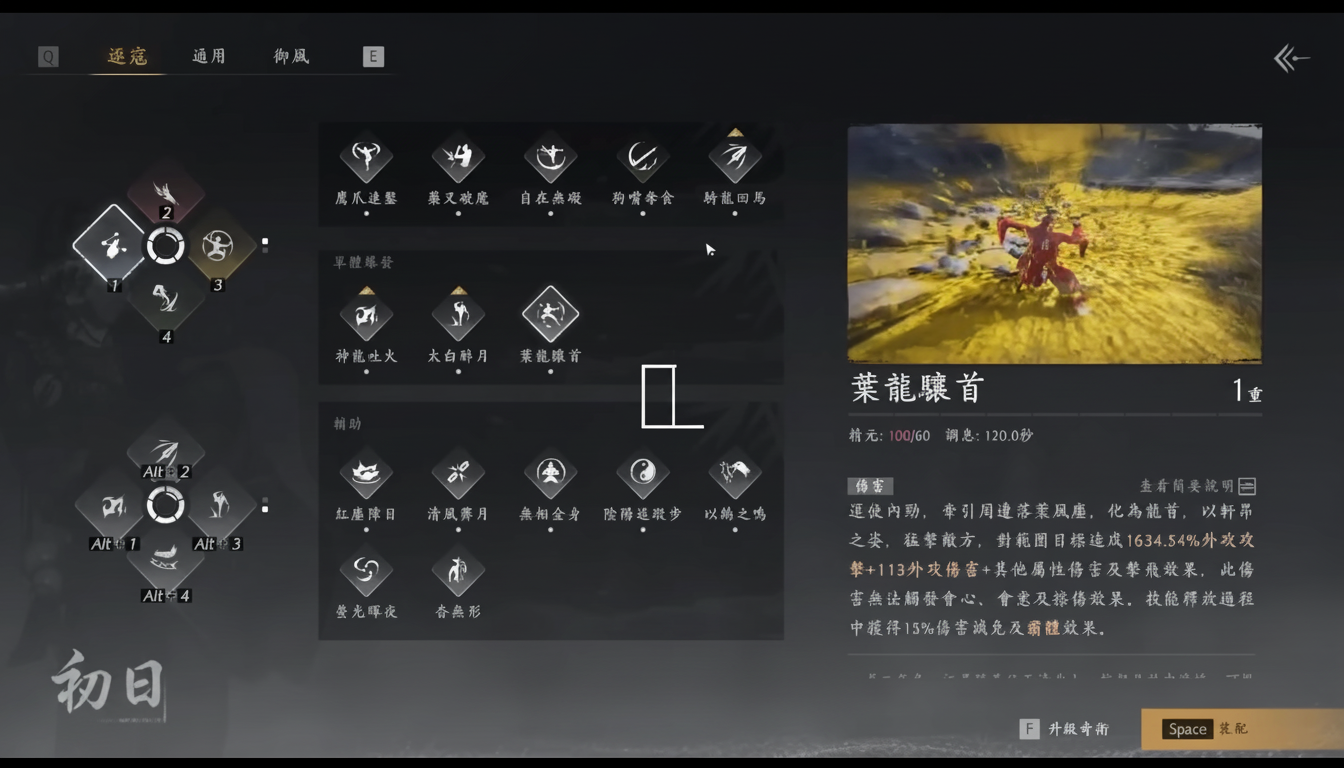Click the 太白醉月 skill icon
Viewport: 1344px width, 768px height.
coord(458,313)
